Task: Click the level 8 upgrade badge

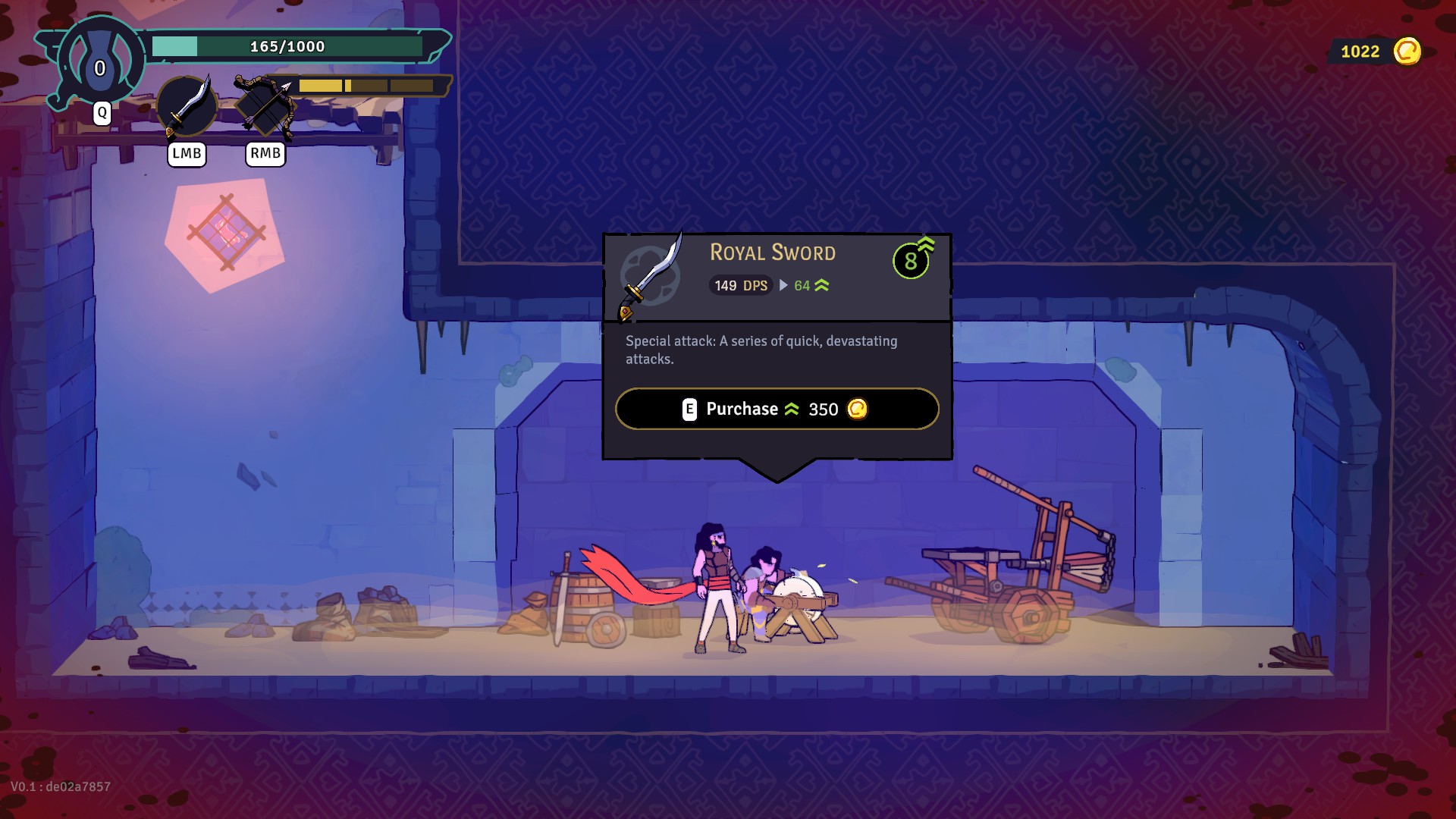Action: [x=911, y=261]
